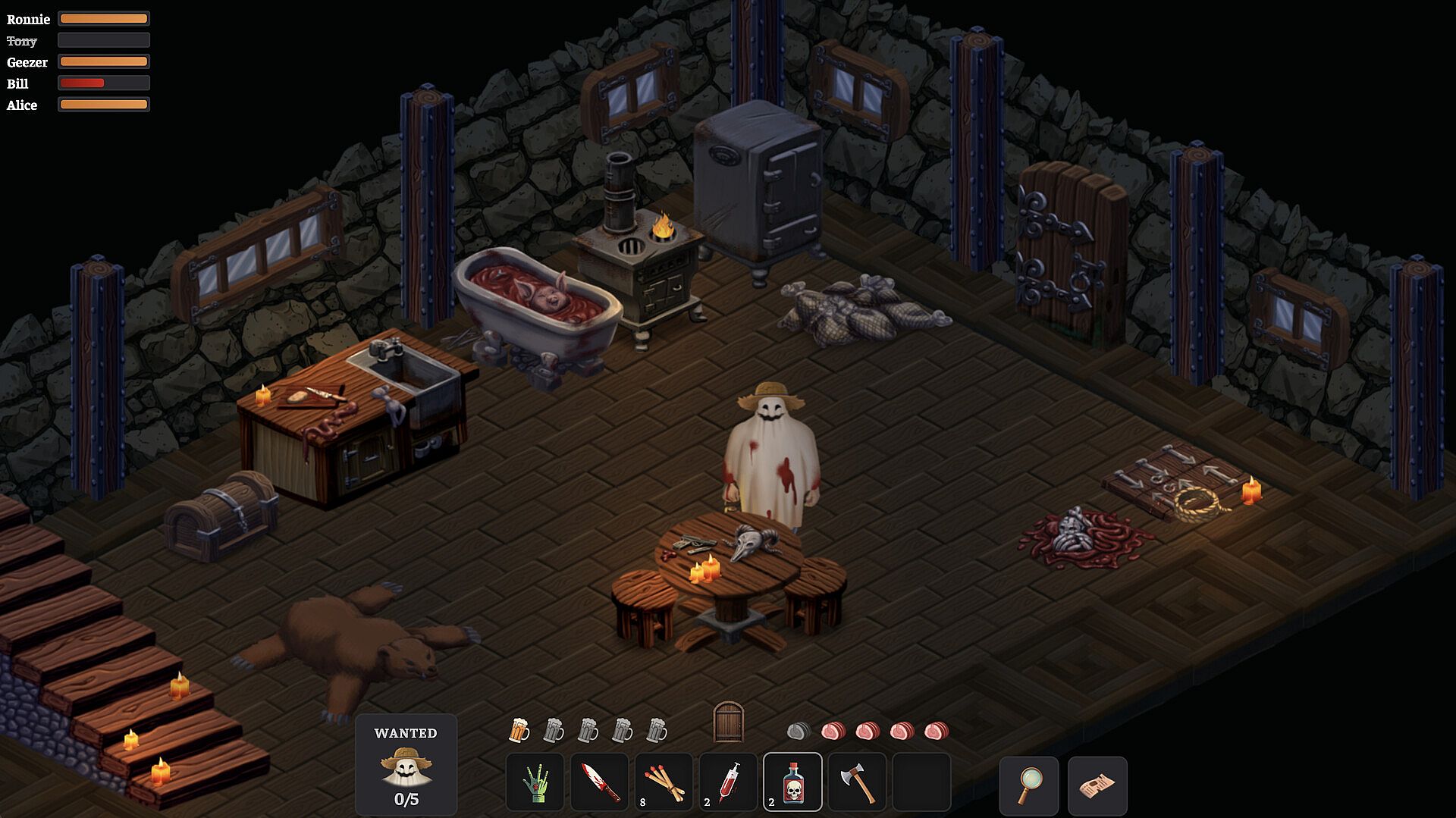
Task: Equip the axe from the hotbar
Action: 857,782
